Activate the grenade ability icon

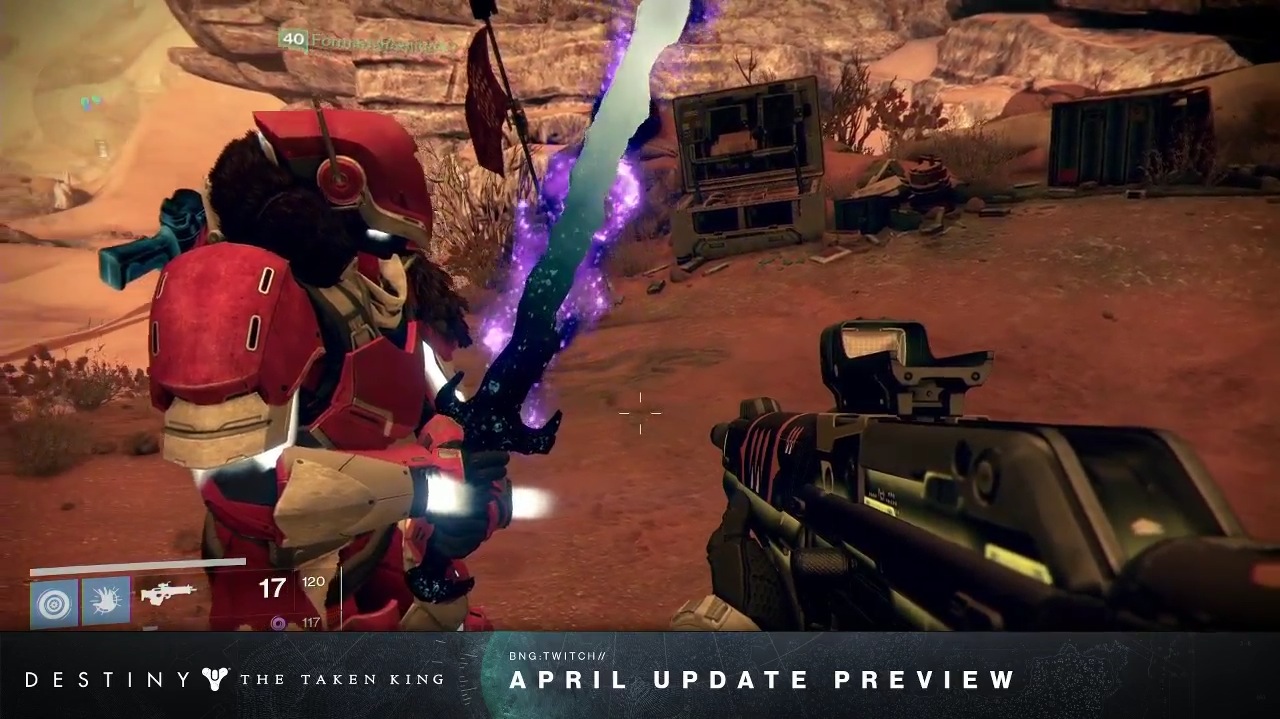click(54, 602)
